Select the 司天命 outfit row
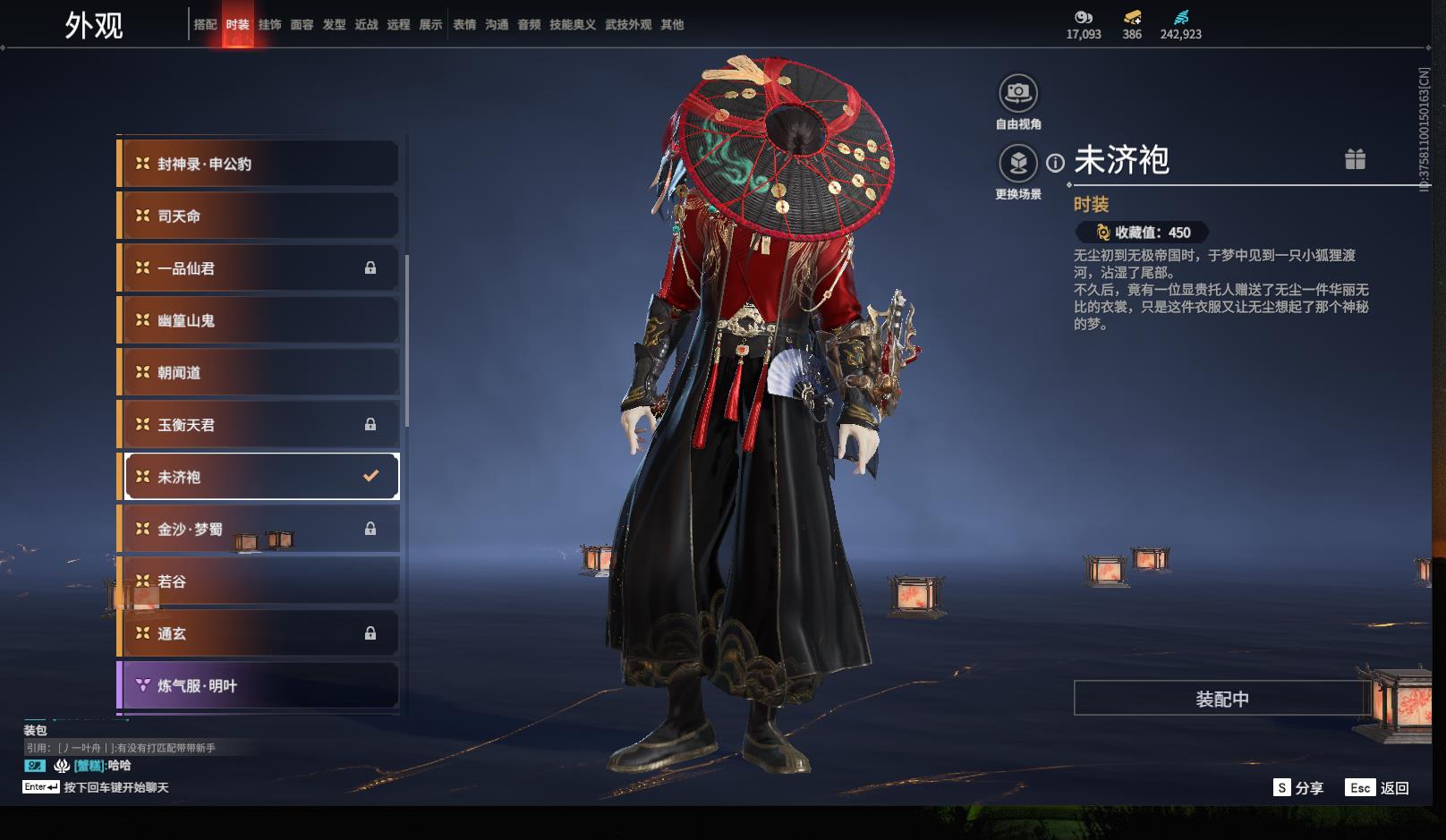This screenshot has height=840, width=1446. [x=259, y=216]
